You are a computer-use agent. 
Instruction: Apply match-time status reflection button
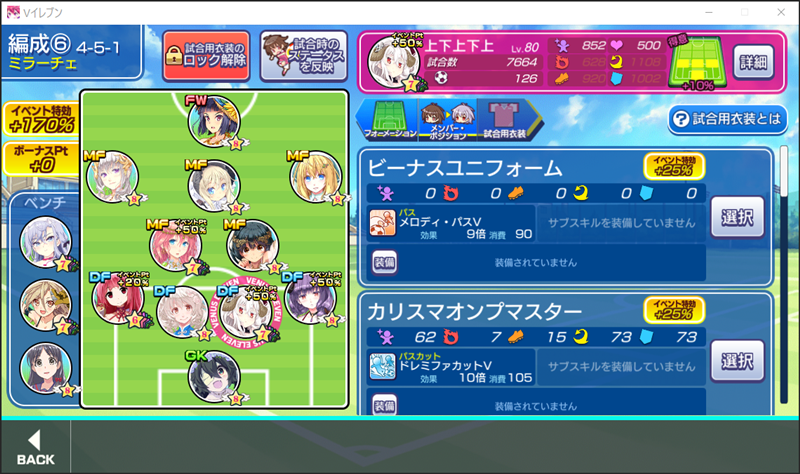tap(303, 54)
